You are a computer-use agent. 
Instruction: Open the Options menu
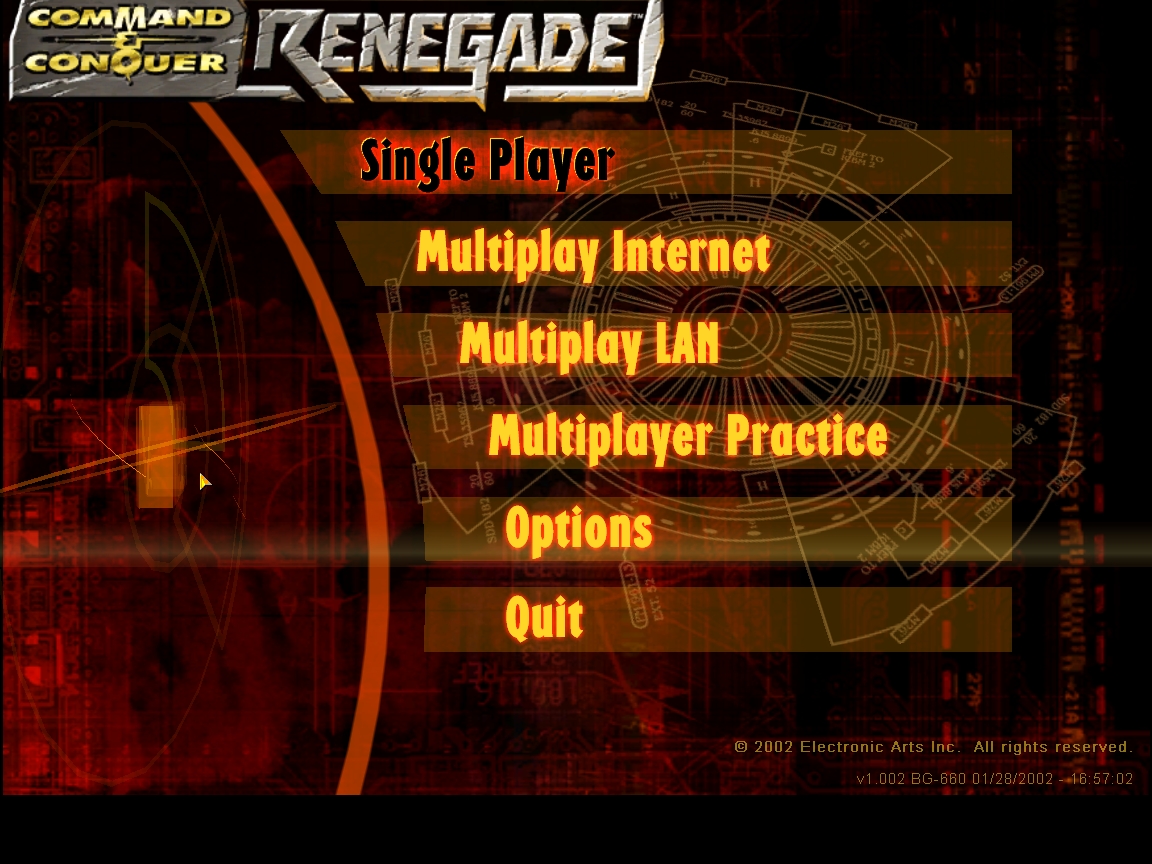[579, 529]
